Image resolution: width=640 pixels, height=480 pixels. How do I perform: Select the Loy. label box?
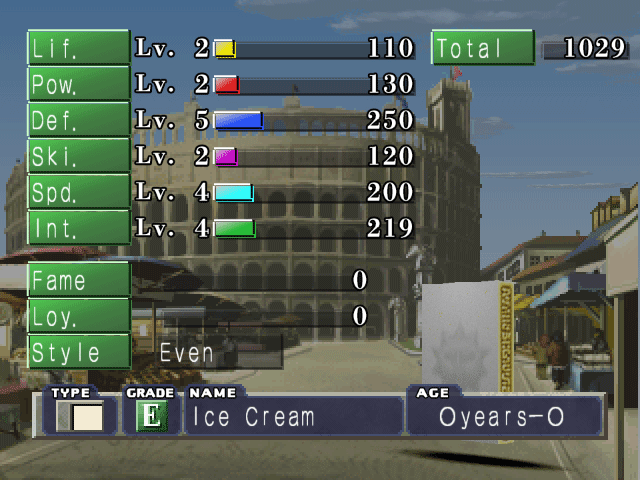[78, 315]
